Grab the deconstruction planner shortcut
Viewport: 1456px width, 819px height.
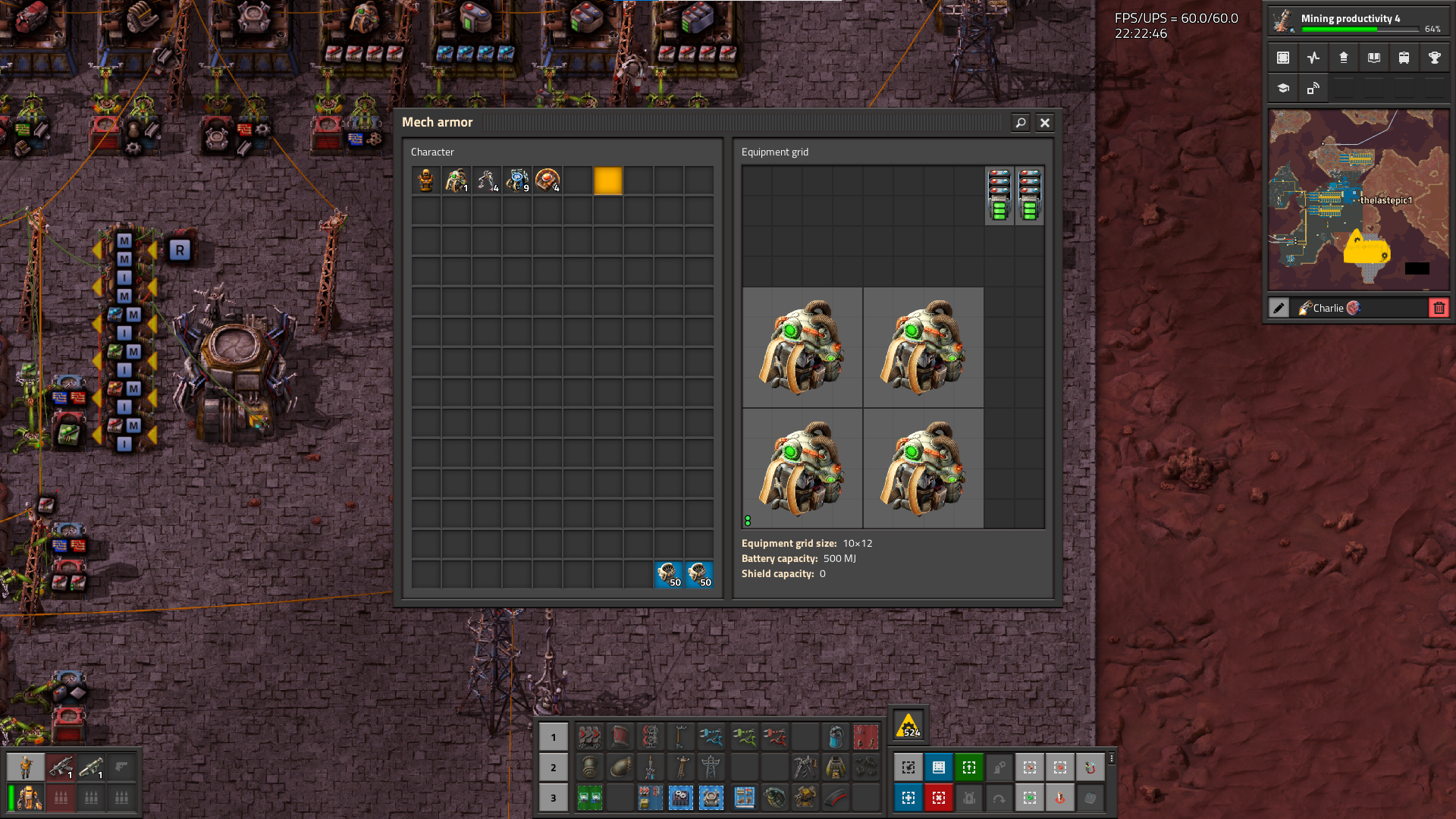pyautogui.click(x=939, y=798)
